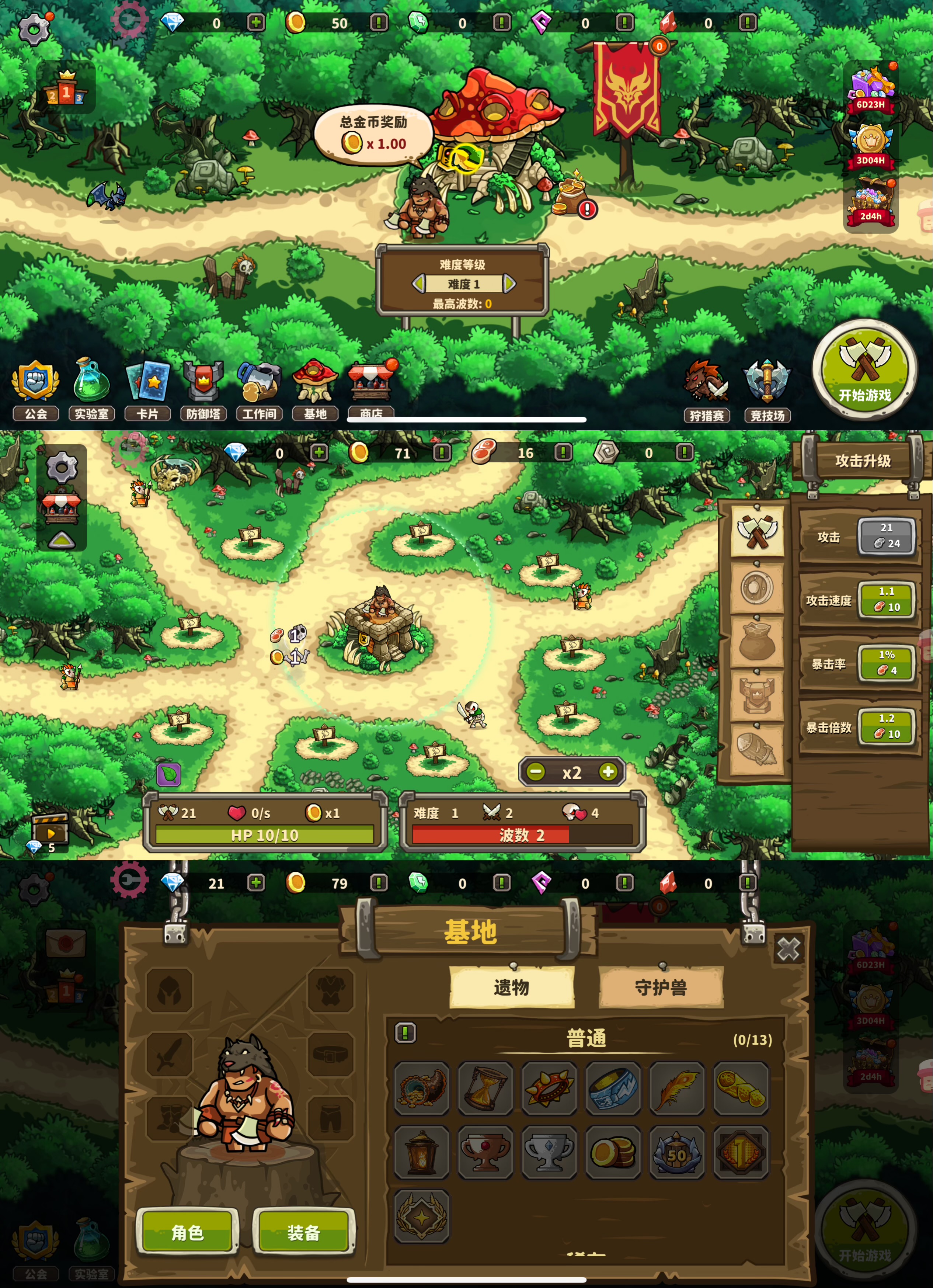This screenshot has height=1288, width=933.
Task: Switch to the rocket upgrade tab
Action: tap(756, 749)
